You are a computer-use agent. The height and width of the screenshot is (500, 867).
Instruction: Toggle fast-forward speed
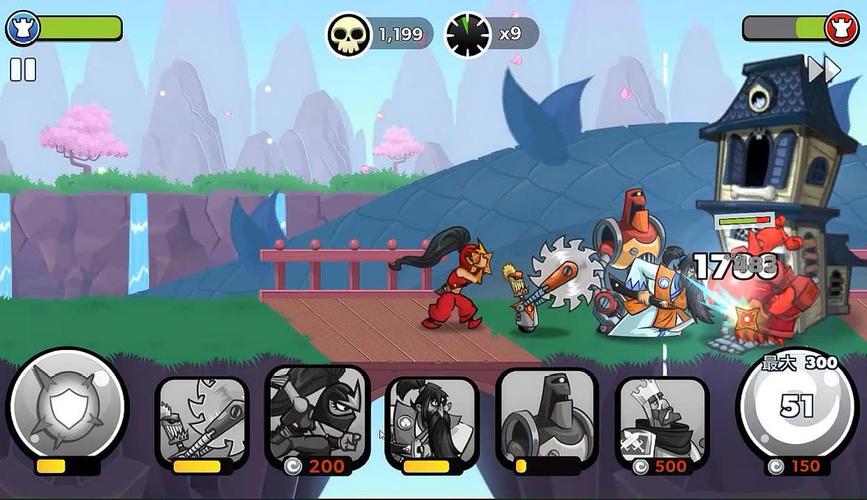coord(824,70)
